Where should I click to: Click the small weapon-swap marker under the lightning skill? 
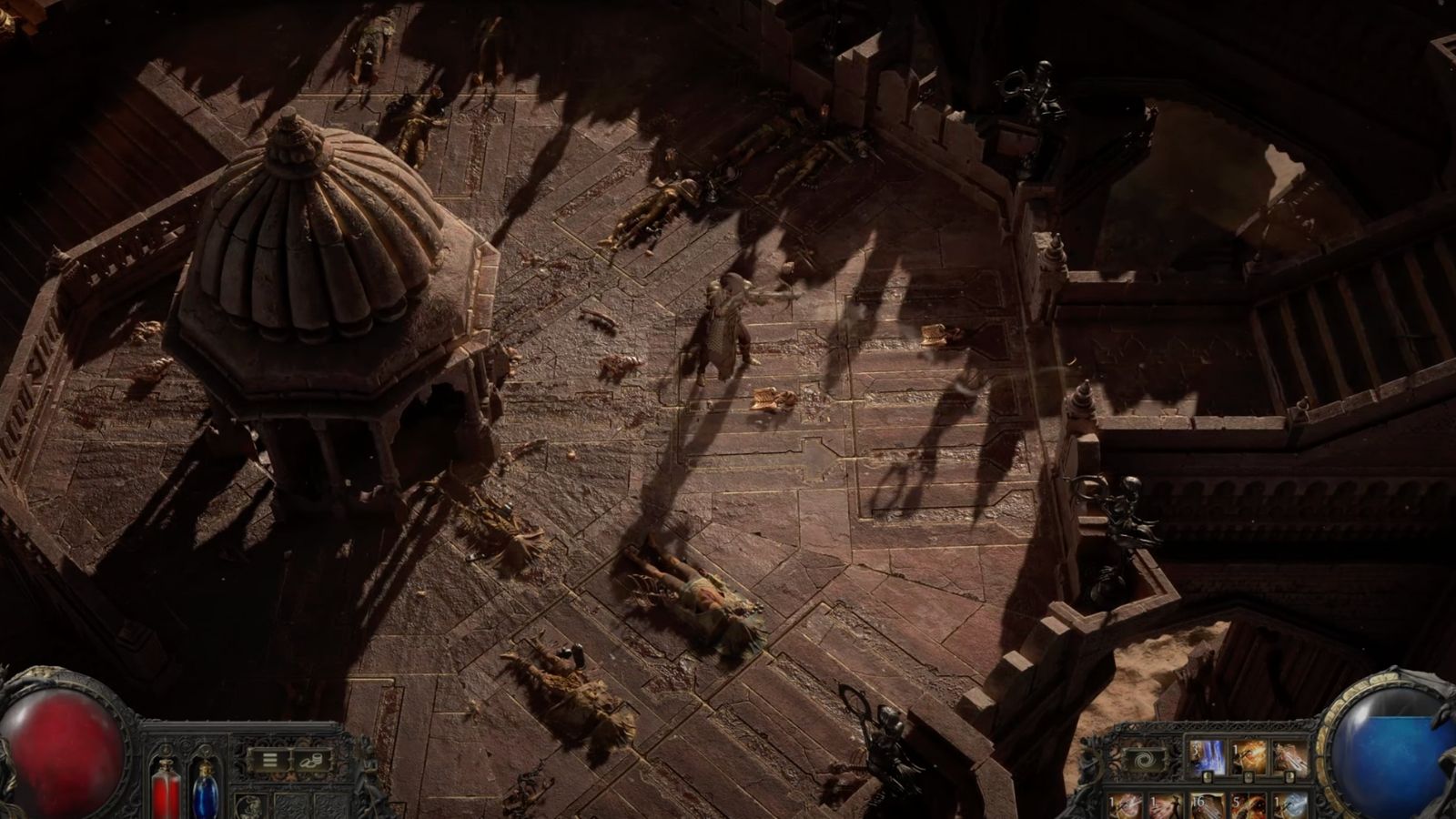(1207, 777)
